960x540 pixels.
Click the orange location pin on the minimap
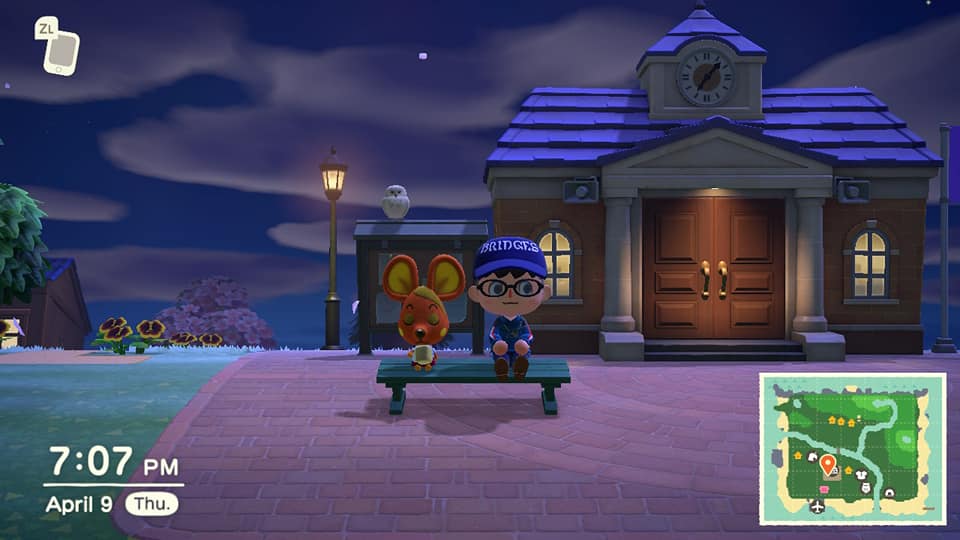[828, 464]
